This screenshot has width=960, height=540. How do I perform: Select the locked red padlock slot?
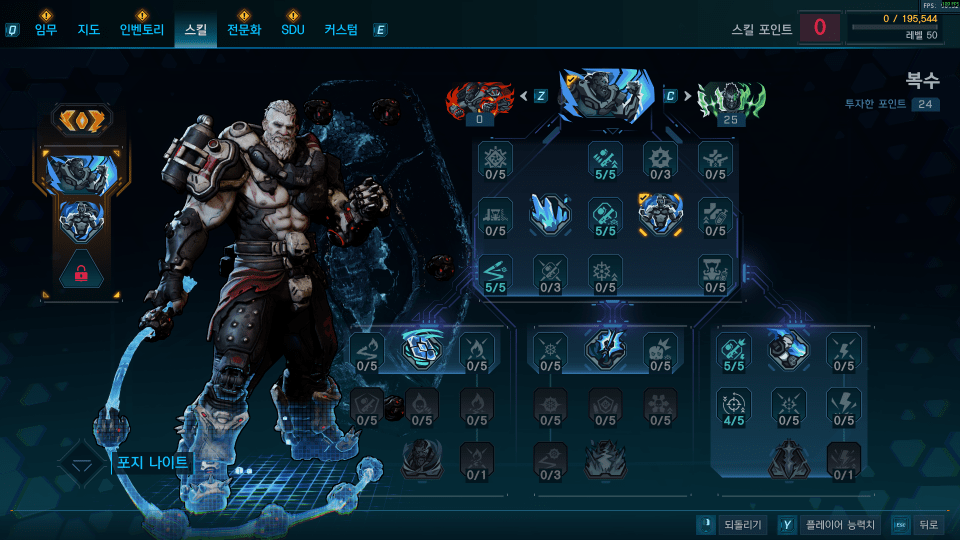tap(82, 271)
